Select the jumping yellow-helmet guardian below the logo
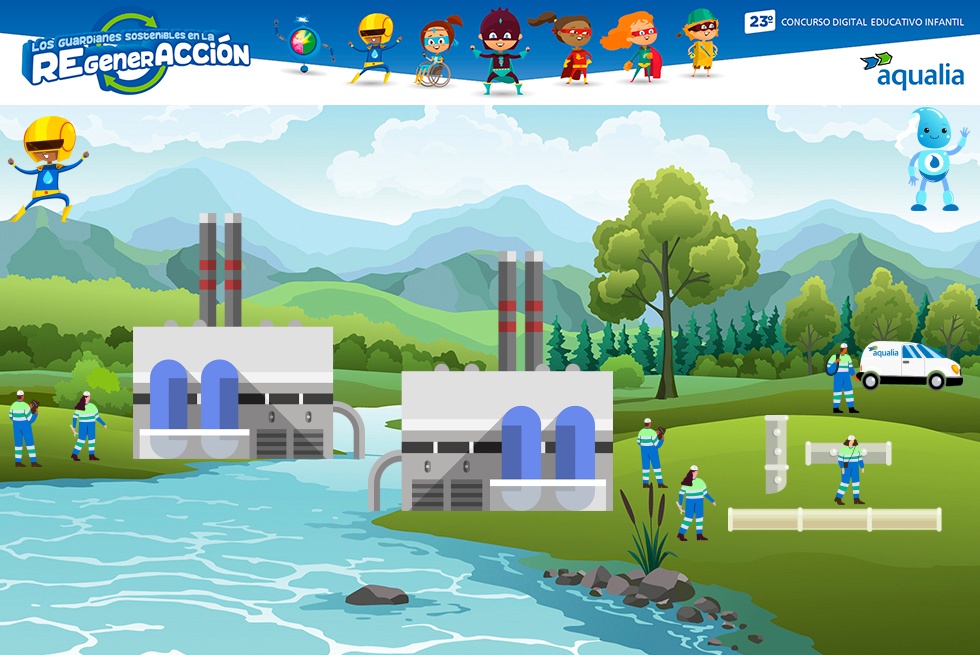The height and width of the screenshot is (655, 980). click(47, 166)
